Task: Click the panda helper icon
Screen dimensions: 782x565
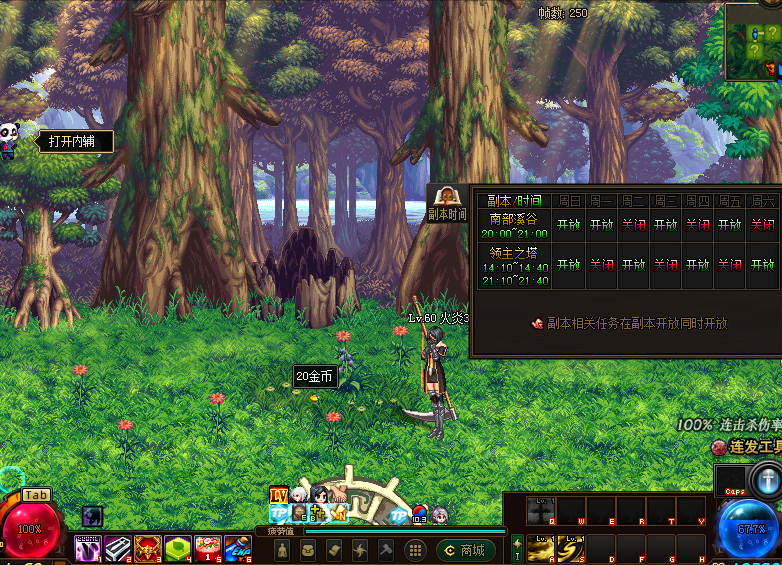Action: click(10, 139)
